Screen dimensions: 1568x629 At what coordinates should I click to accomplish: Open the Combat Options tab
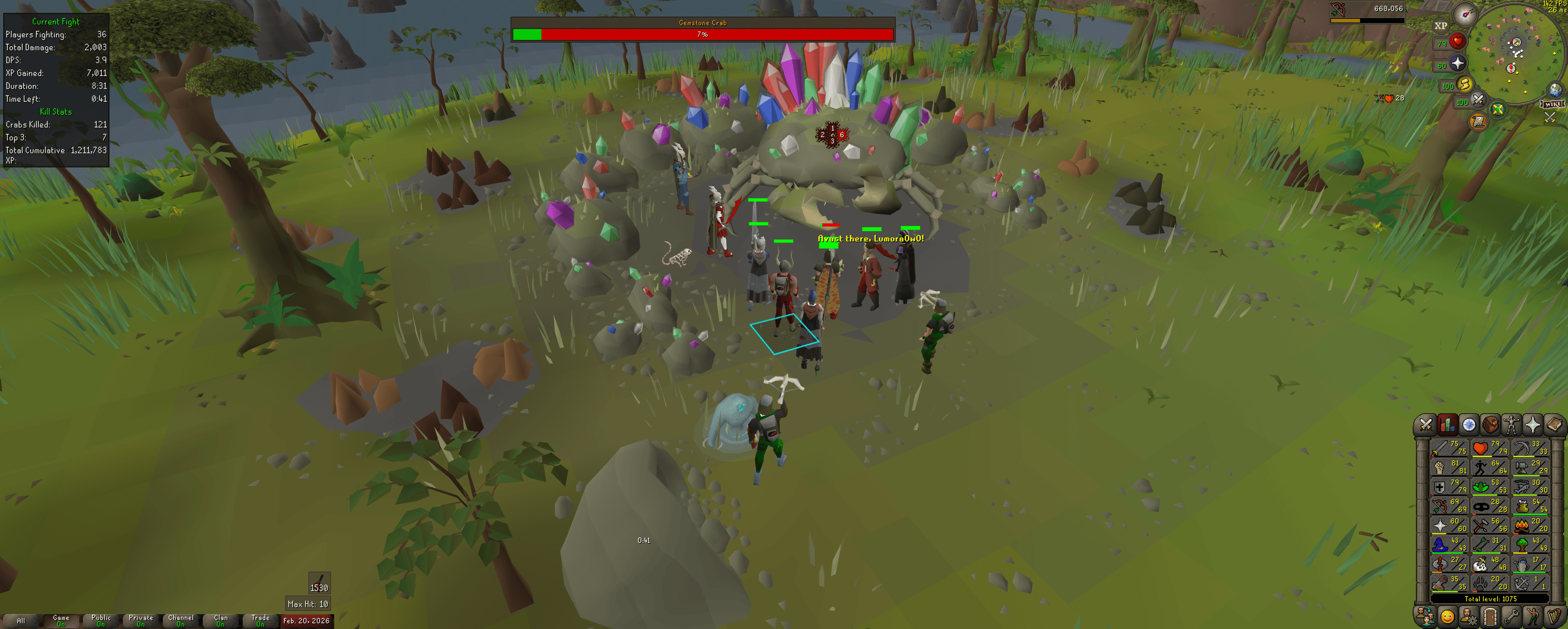[1426, 423]
